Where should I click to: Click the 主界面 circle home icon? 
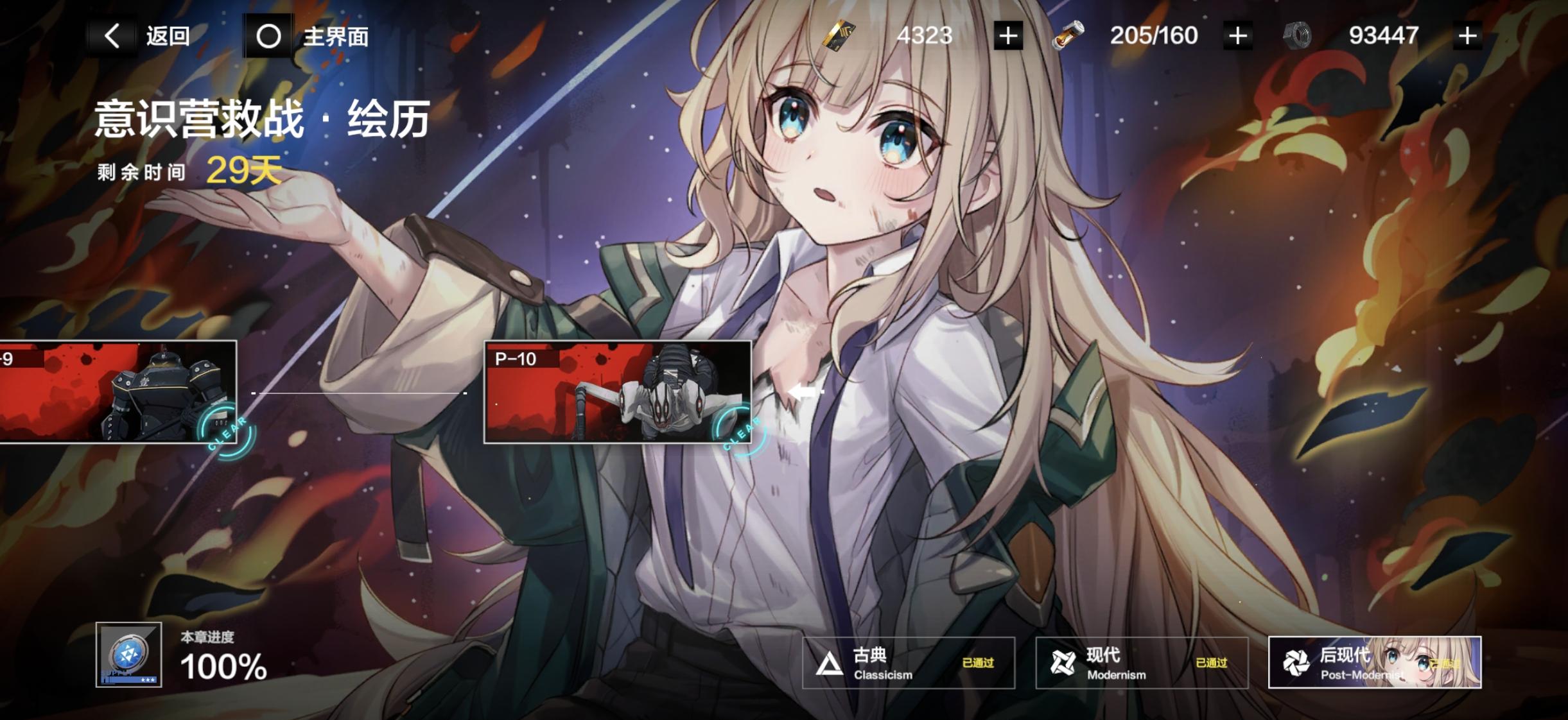click(268, 35)
